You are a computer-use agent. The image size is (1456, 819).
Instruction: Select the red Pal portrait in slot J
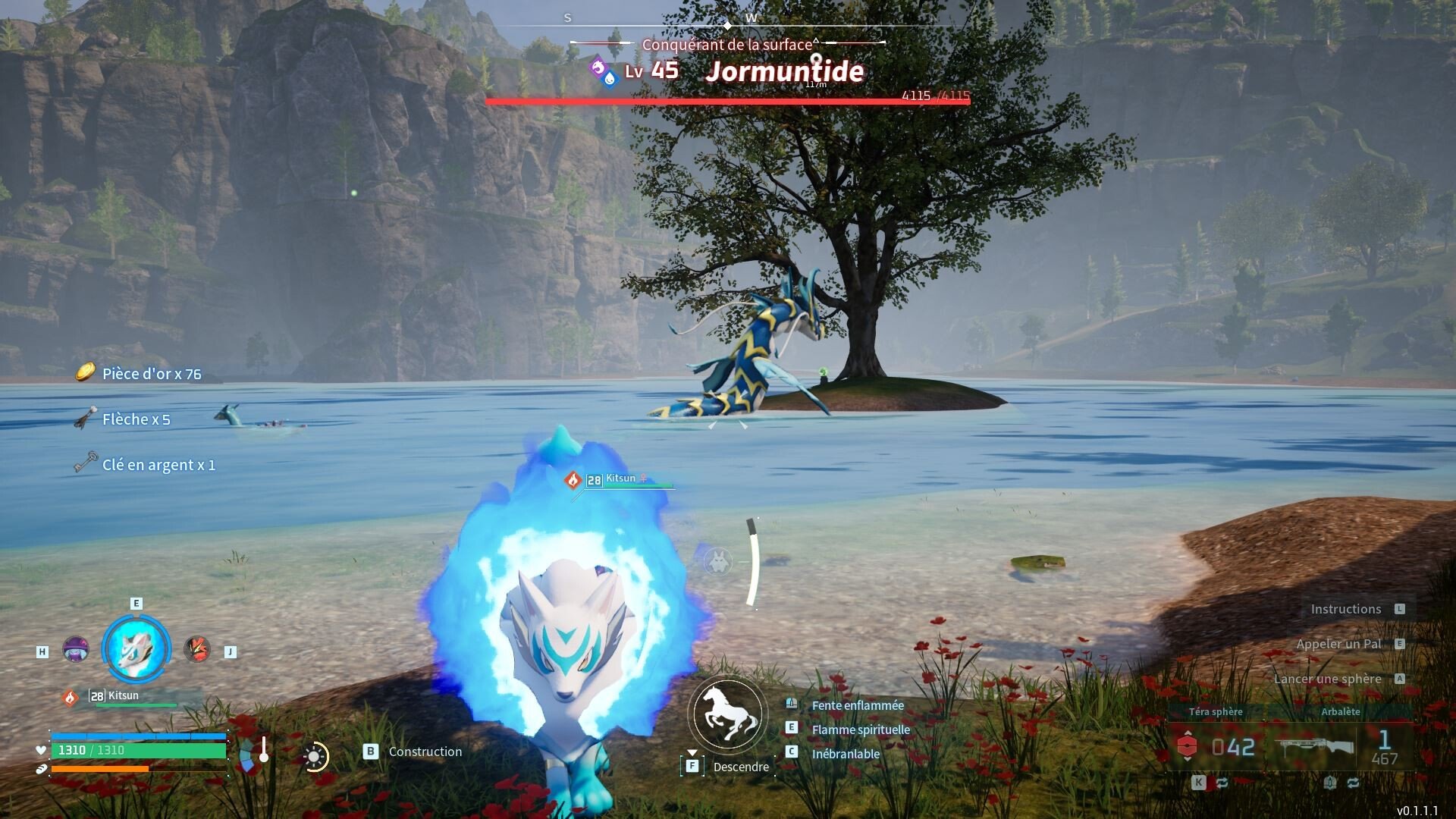coord(196,650)
